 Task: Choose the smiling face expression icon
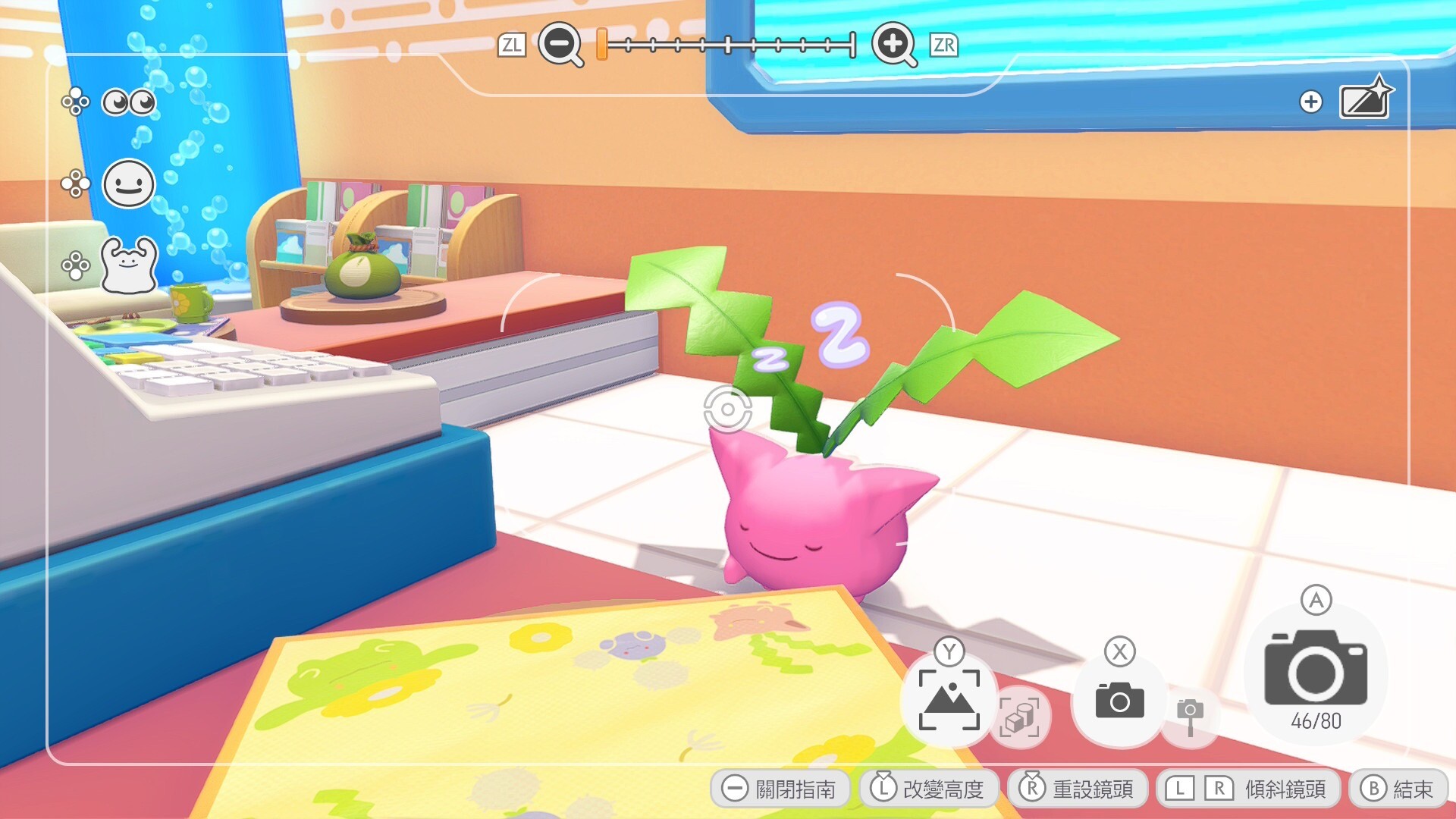pyautogui.click(x=128, y=184)
